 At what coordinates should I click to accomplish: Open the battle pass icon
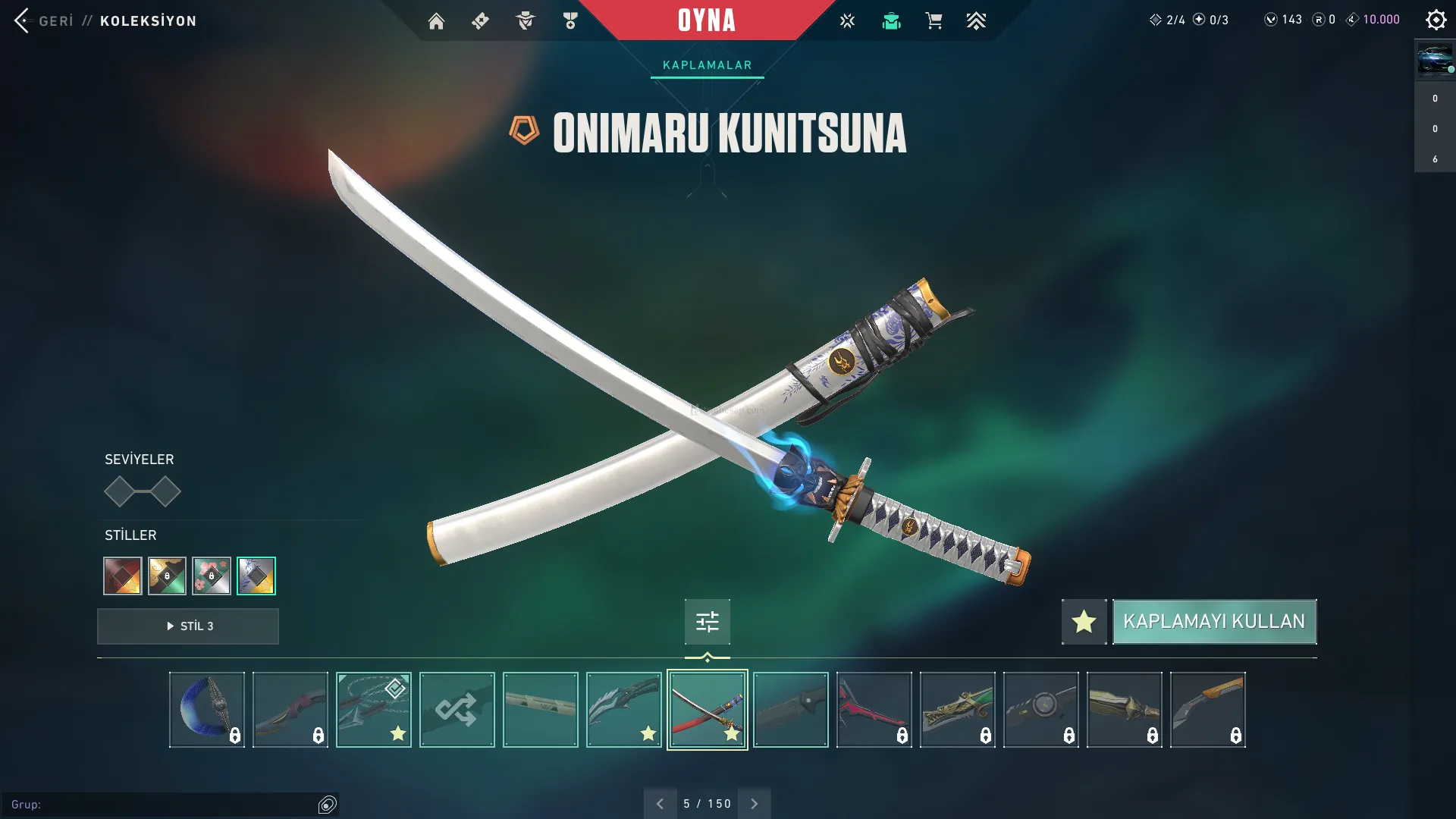click(481, 21)
